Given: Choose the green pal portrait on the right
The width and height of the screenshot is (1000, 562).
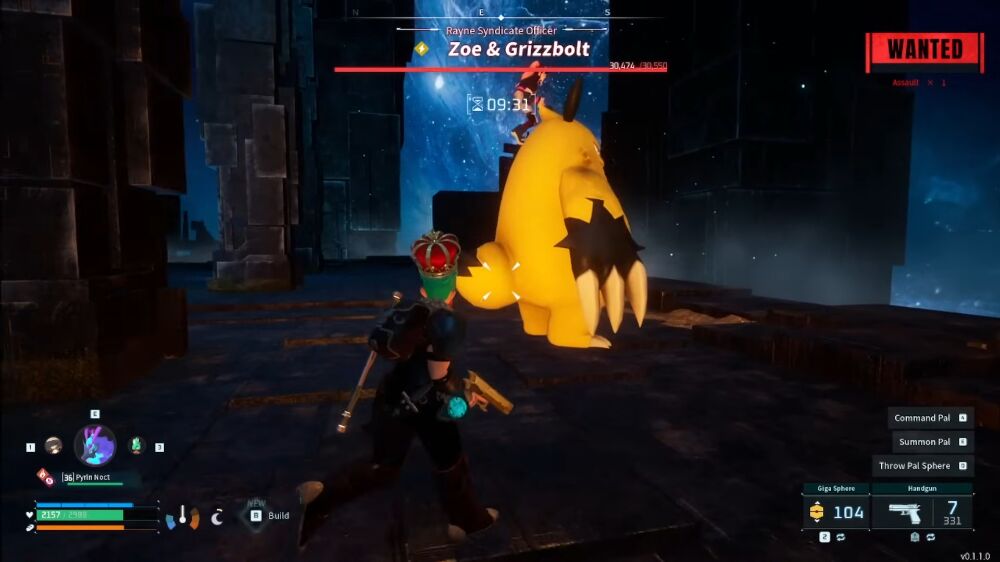Looking at the screenshot, I should 137,446.
